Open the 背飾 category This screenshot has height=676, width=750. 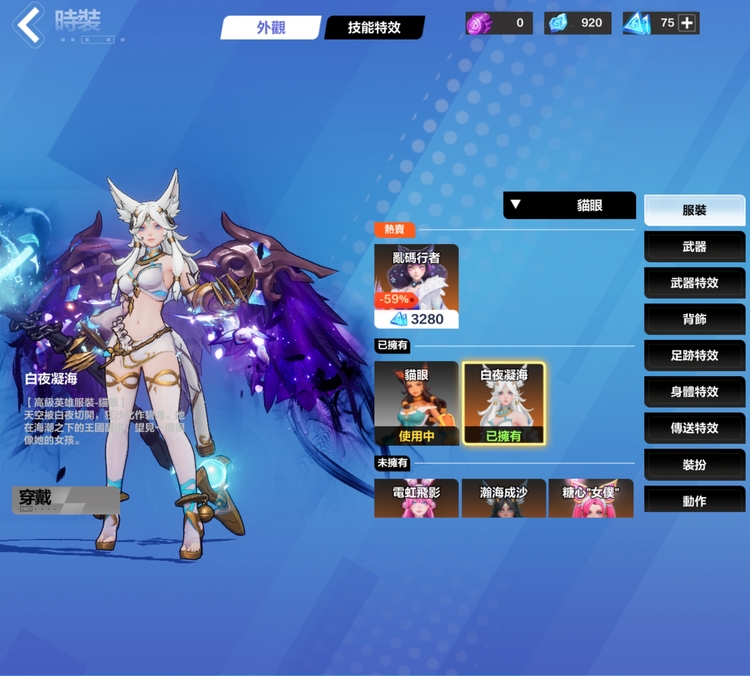694,319
